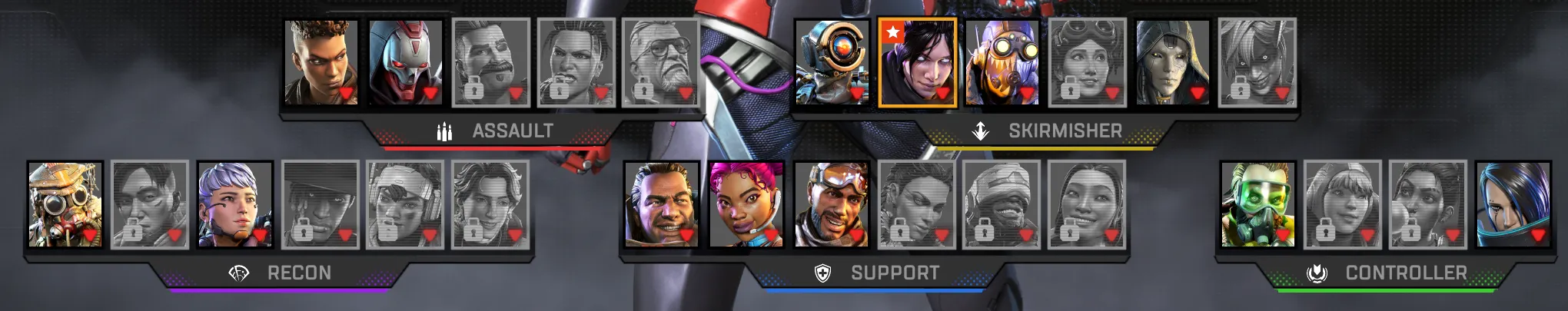
Task: Pick Caustic with the green gas mask
Action: (1257, 204)
